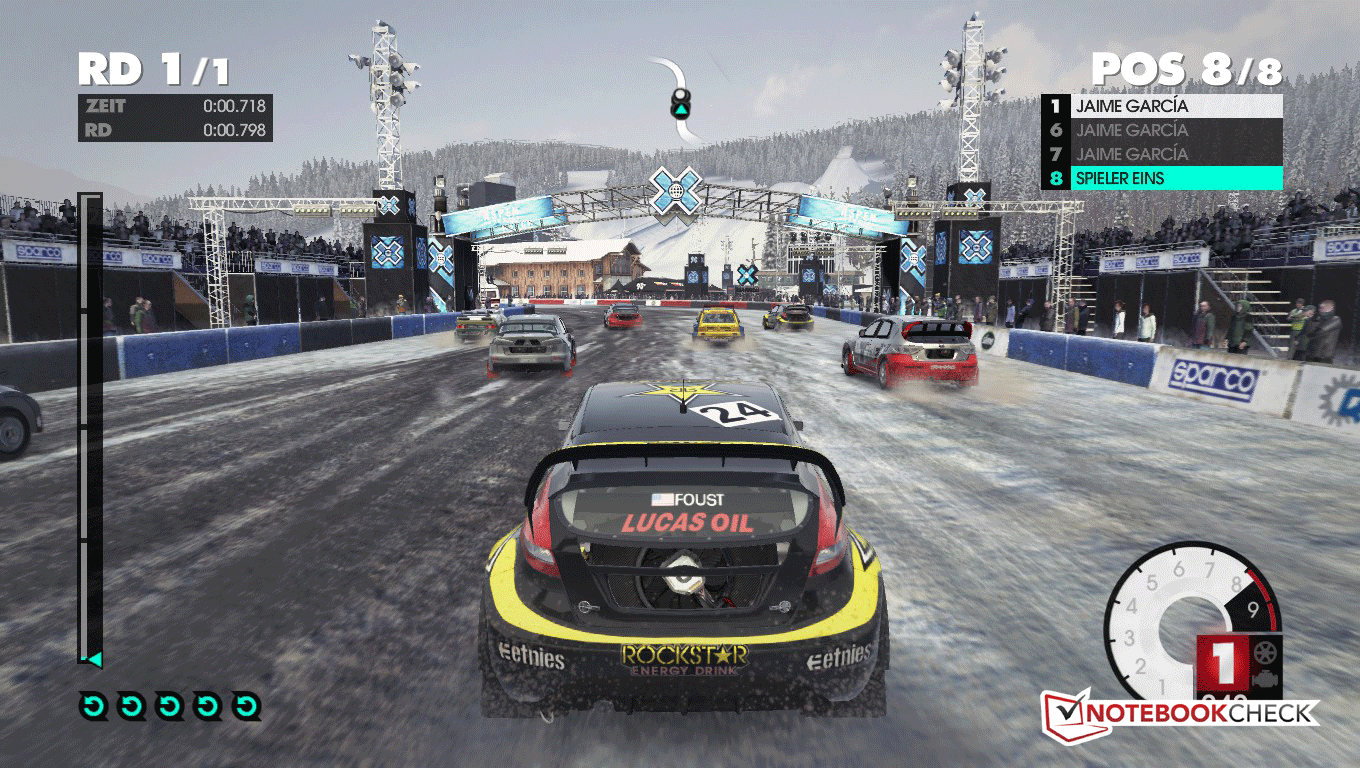Pick the seventh-place Jaime García row

click(x=1162, y=154)
